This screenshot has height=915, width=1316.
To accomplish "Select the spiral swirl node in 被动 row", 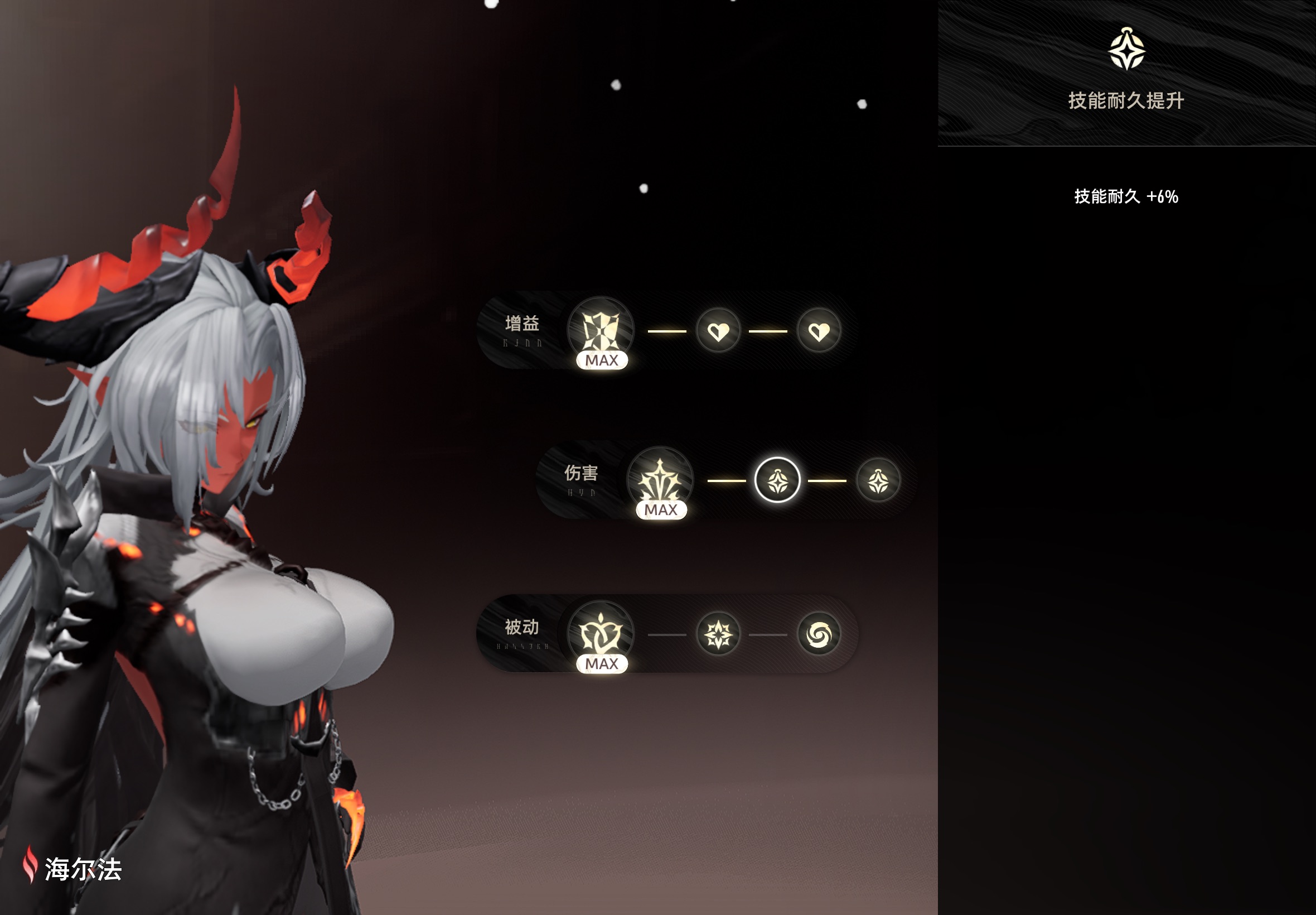I will coord(819,634).
